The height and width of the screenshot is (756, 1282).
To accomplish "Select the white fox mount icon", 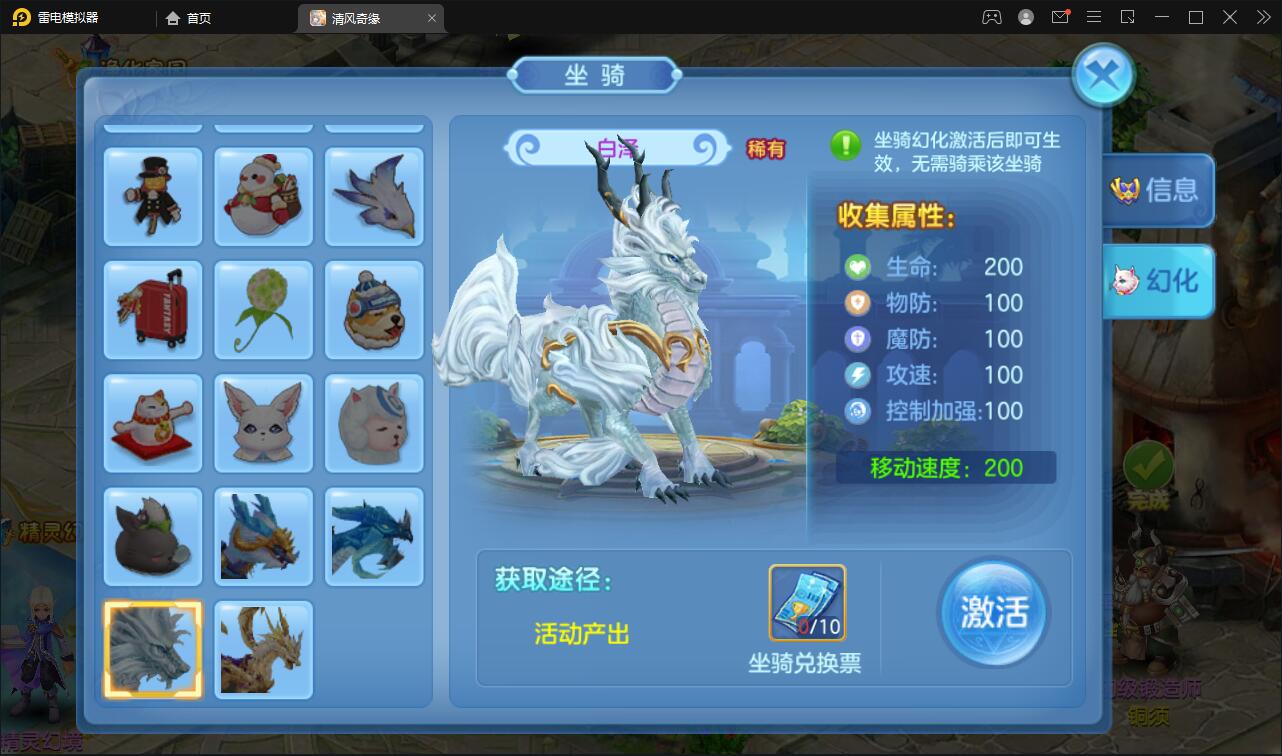I will pyautogui.click(x=263, y=423).
